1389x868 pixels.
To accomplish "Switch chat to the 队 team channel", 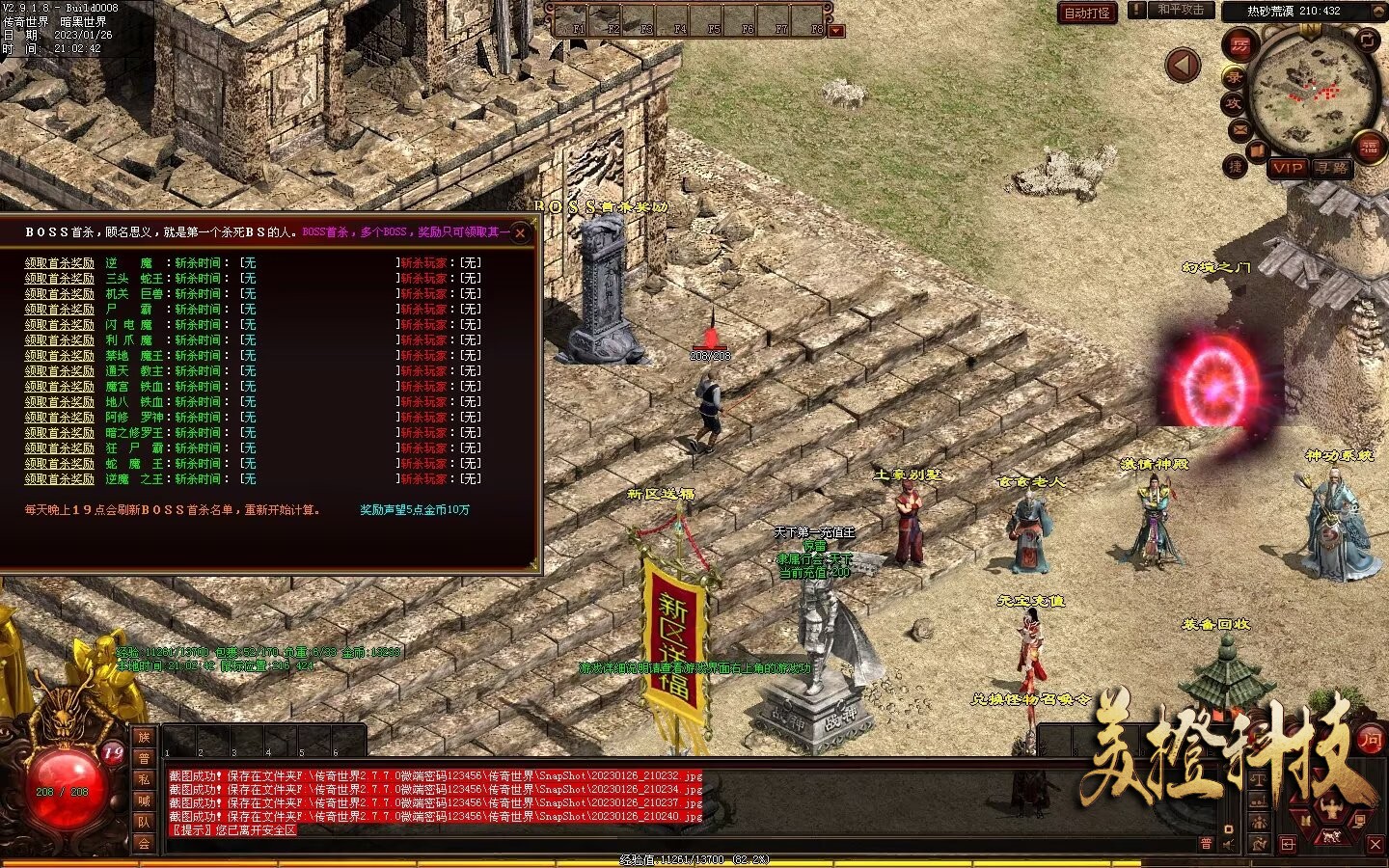I will point(144,822).
